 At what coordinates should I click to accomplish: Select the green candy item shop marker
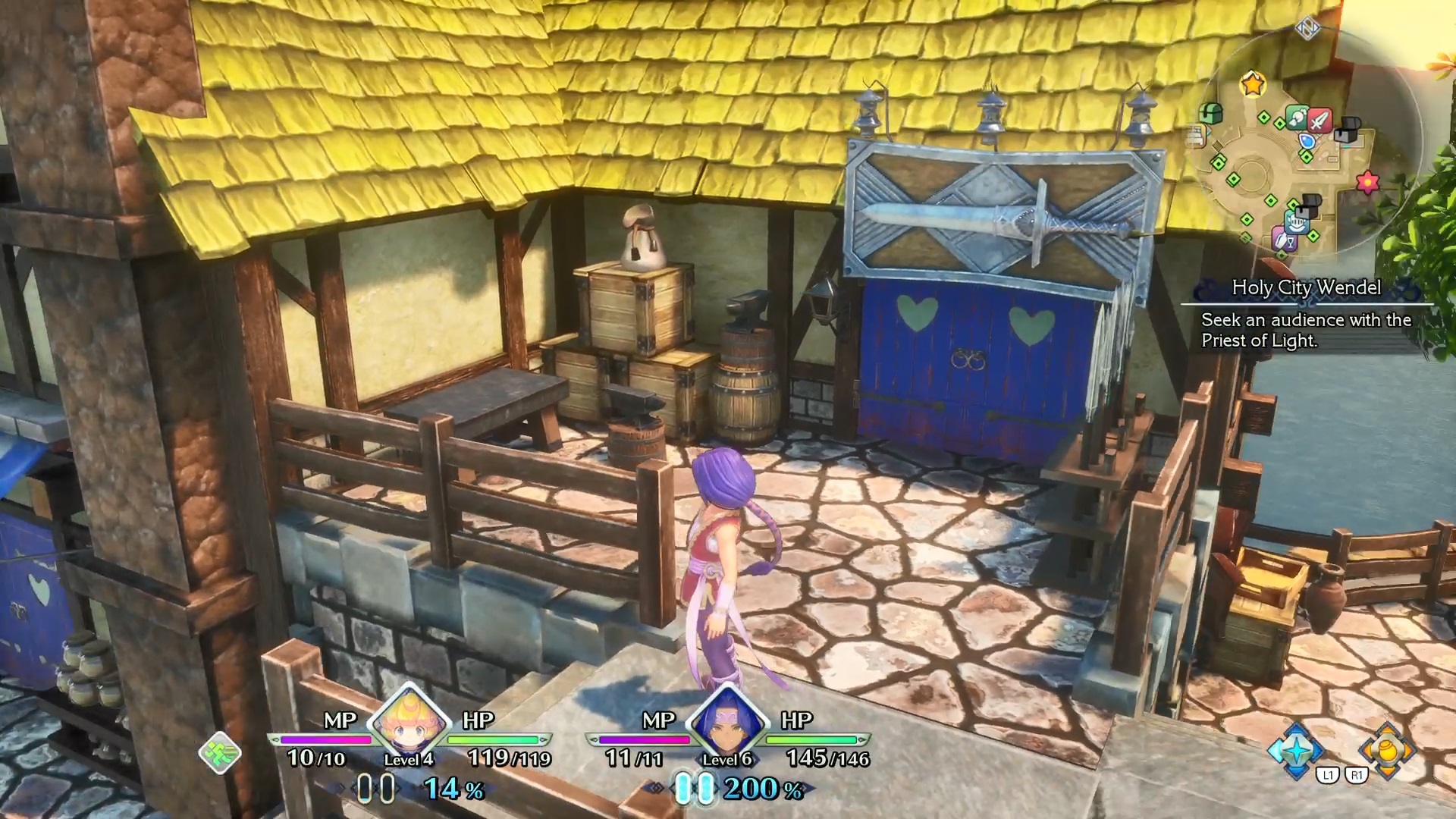1297,118
